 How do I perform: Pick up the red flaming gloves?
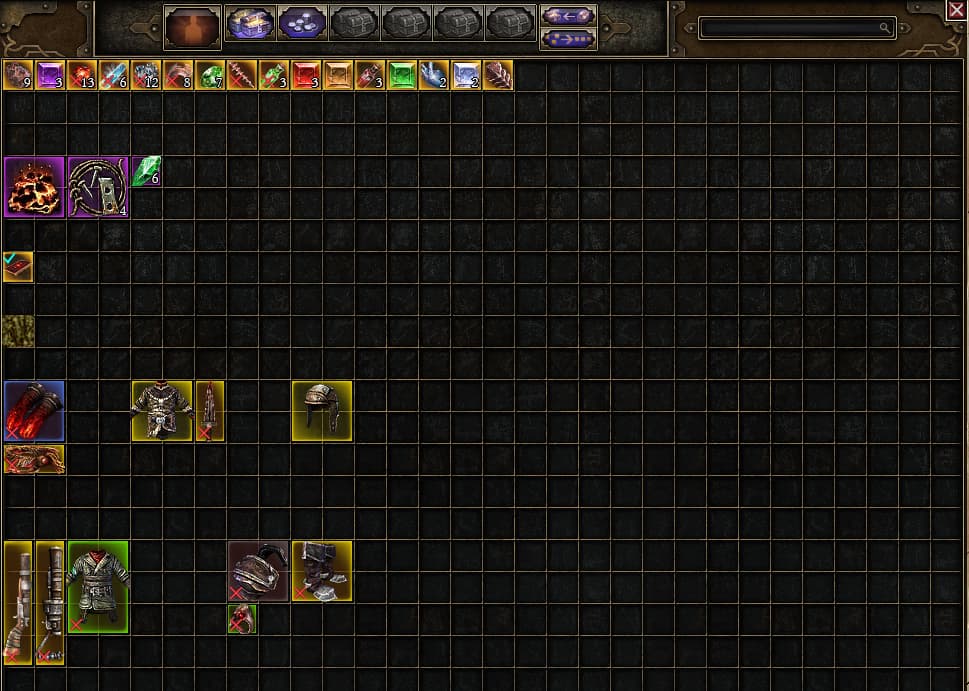[34, 410]
